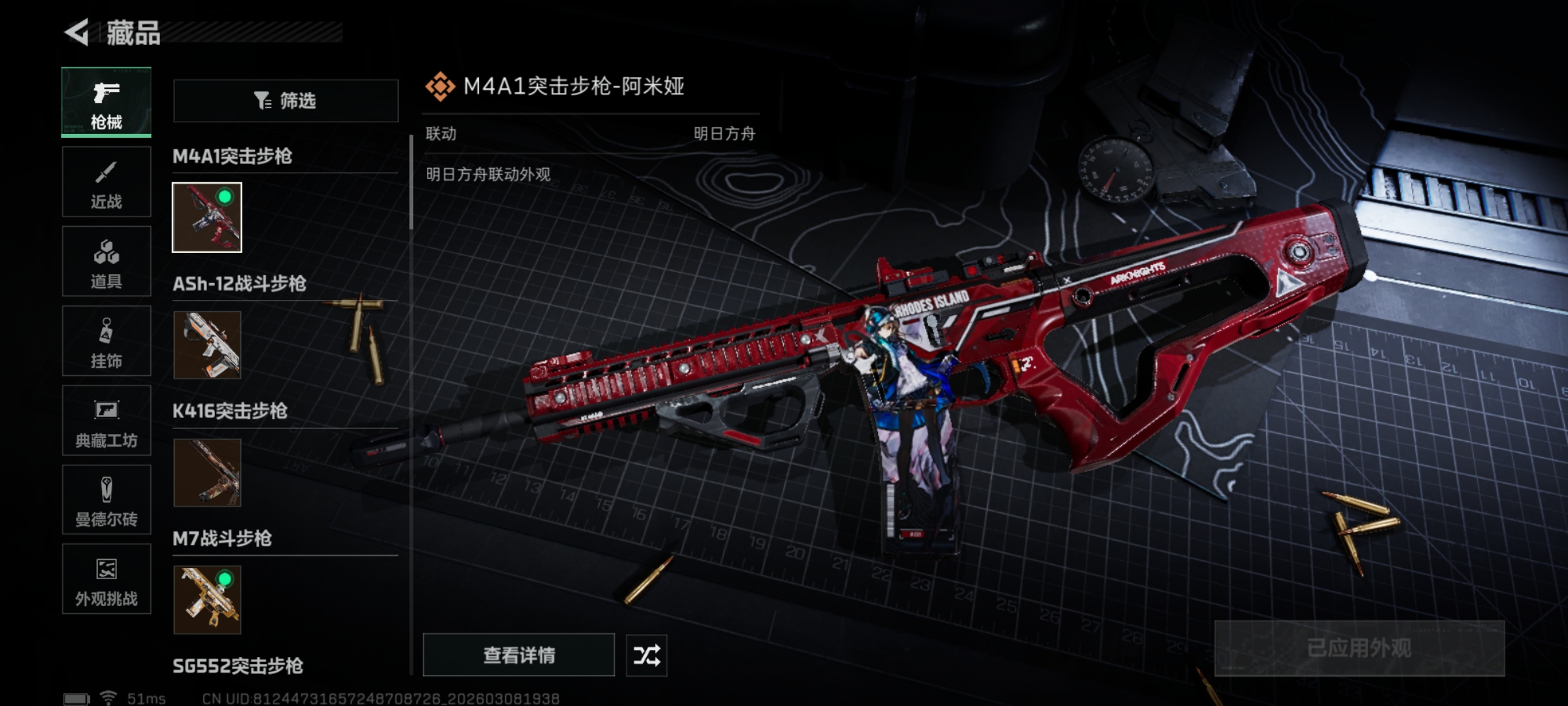Image resolution: width=1568 pixels, height=706 pixels.
Task: Open the 近战 melee category
Action: 106,182
